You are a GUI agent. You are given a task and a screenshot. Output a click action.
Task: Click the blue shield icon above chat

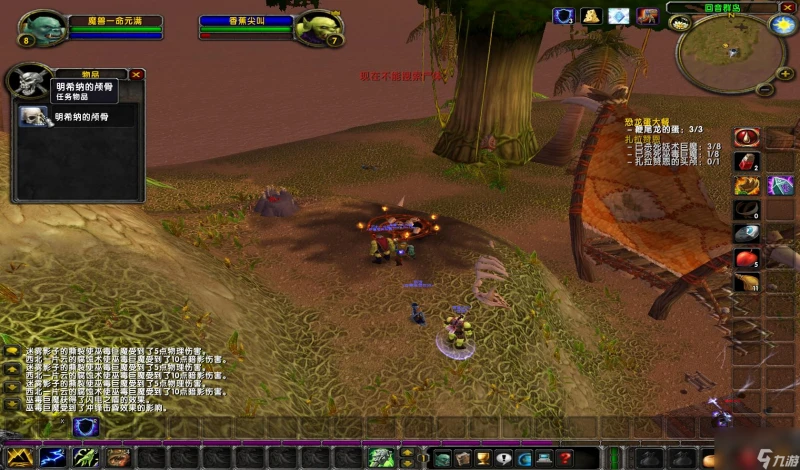[85, 427]
